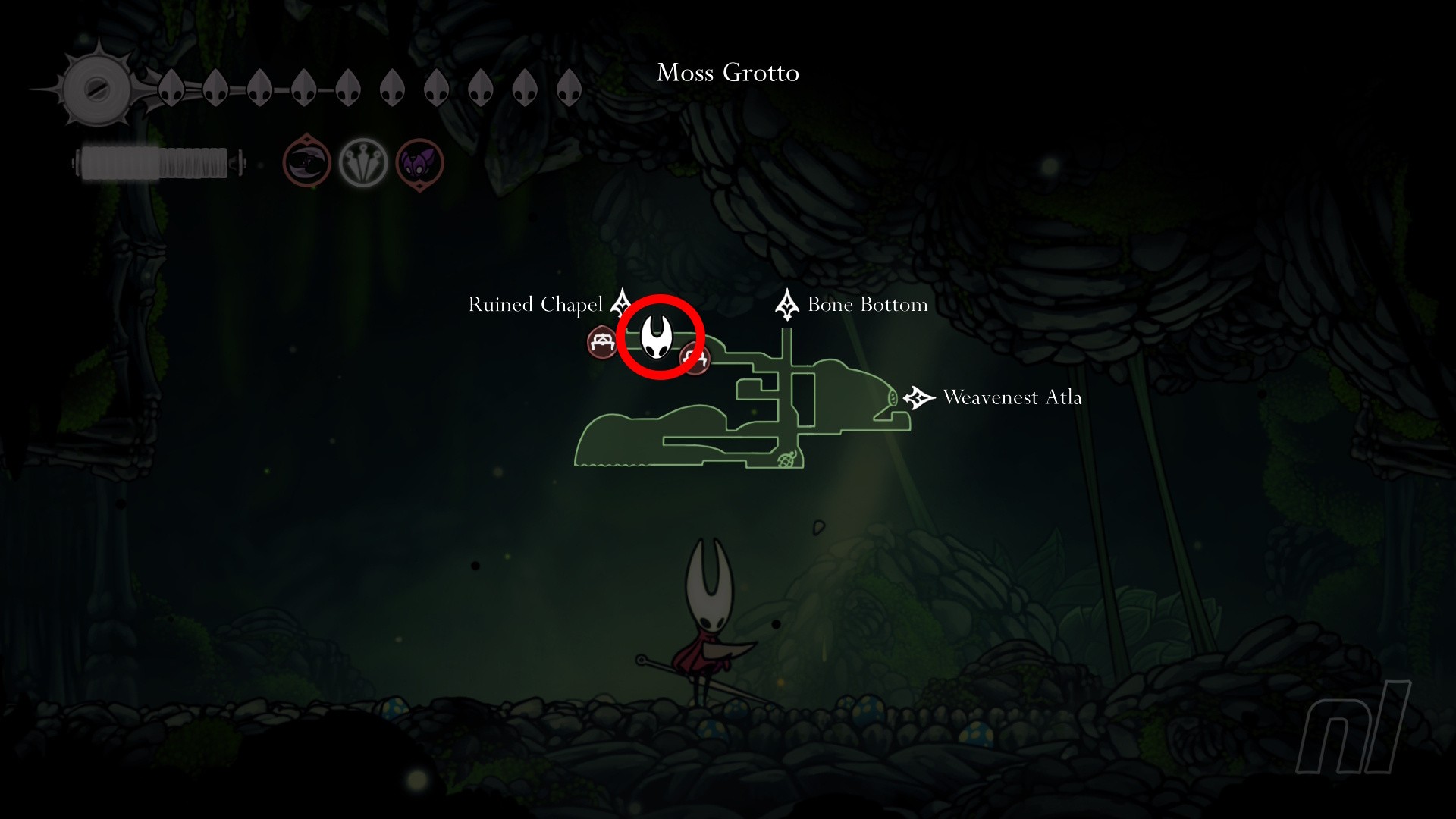Select the curved claw tool icon

(307, 162)
